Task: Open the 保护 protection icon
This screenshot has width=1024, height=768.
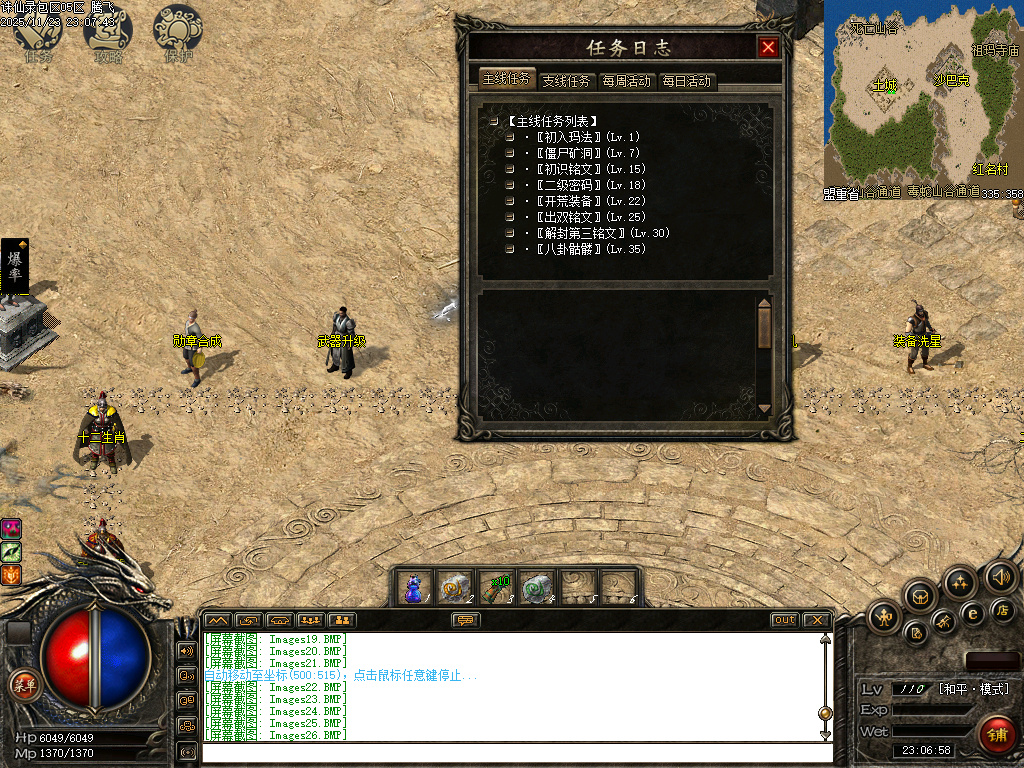Action: (178, 34)
